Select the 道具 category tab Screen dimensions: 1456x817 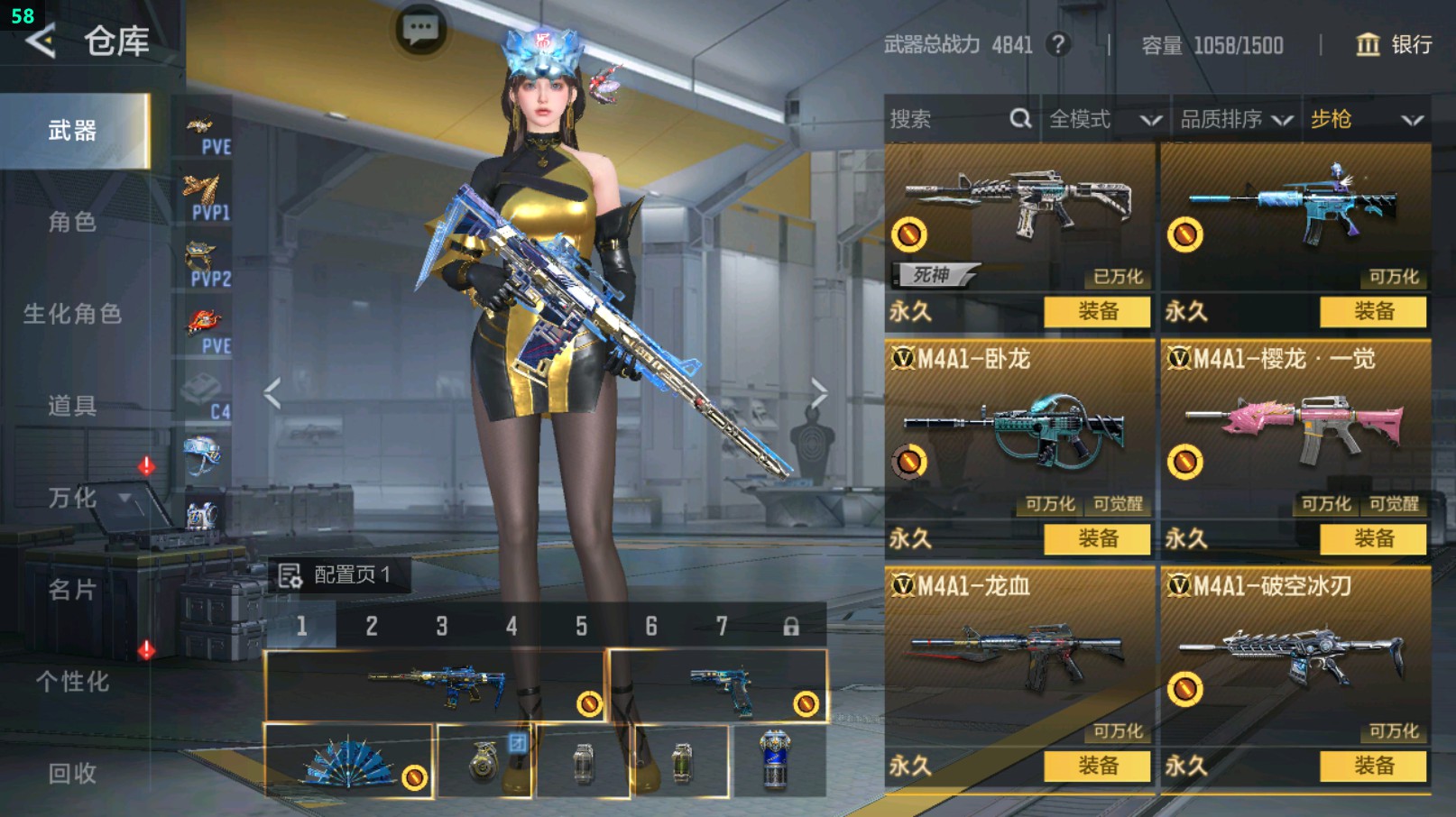[x=72, y=406]
